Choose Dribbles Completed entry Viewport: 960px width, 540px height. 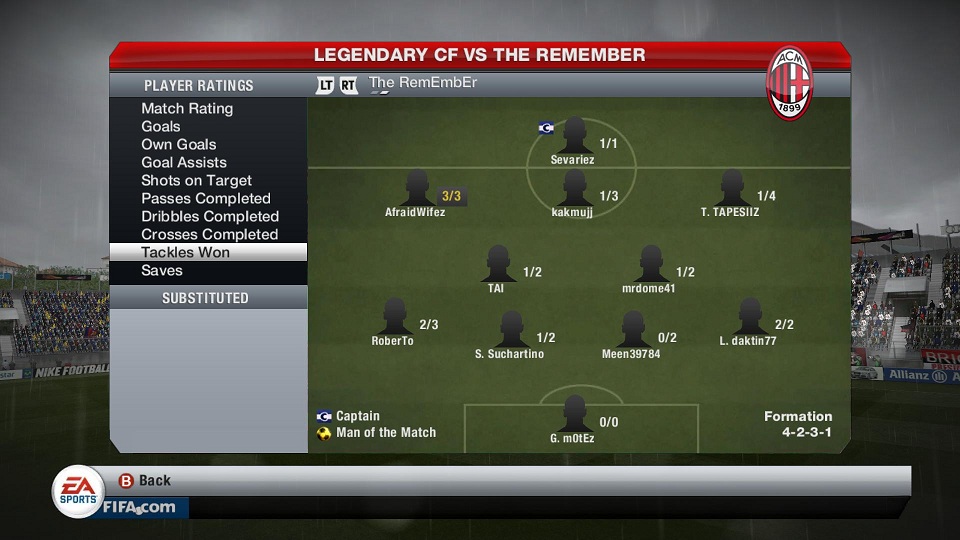click(210, 216)
